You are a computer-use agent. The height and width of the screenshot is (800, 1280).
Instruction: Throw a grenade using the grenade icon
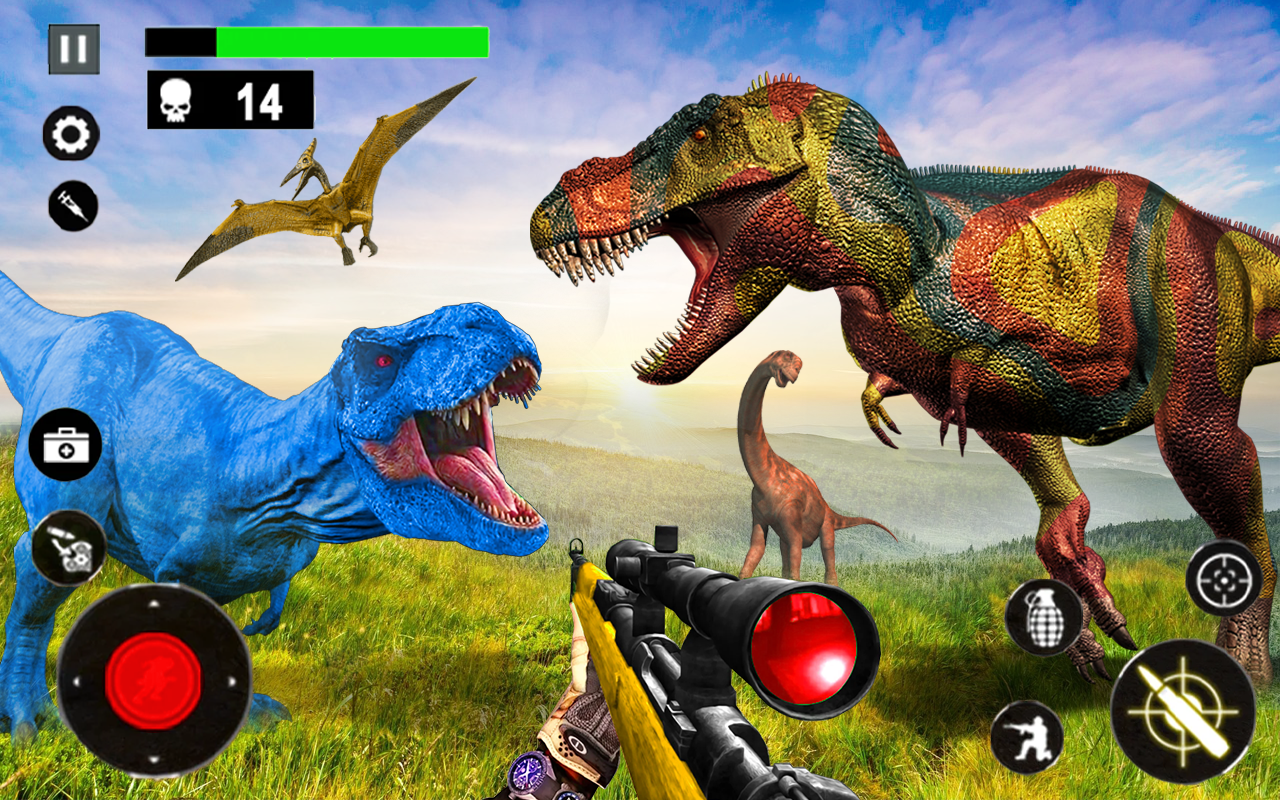point(1043,617)
